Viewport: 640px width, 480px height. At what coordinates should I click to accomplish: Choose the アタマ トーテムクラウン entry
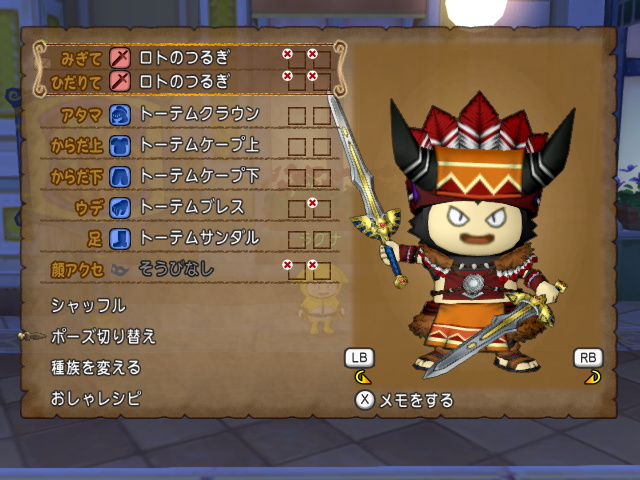(199, 114)
